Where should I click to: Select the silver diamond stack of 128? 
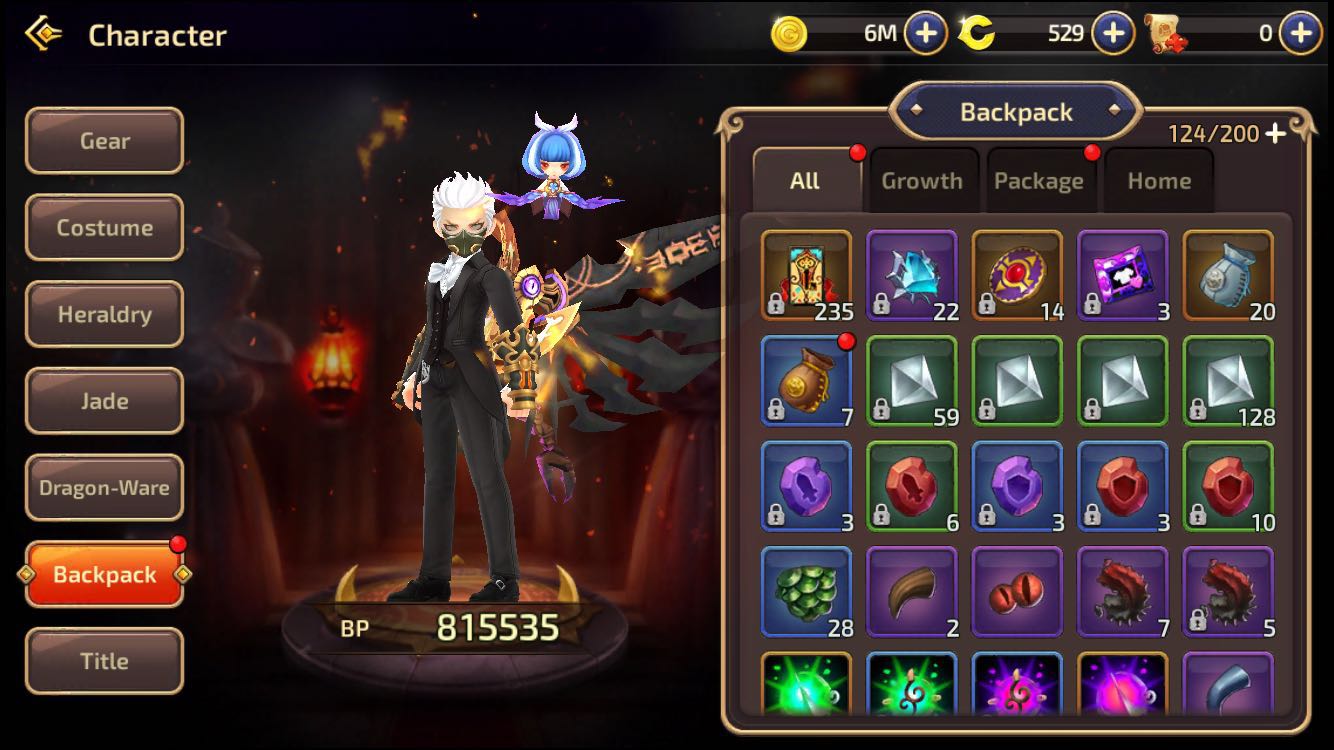coord(1228,380)
